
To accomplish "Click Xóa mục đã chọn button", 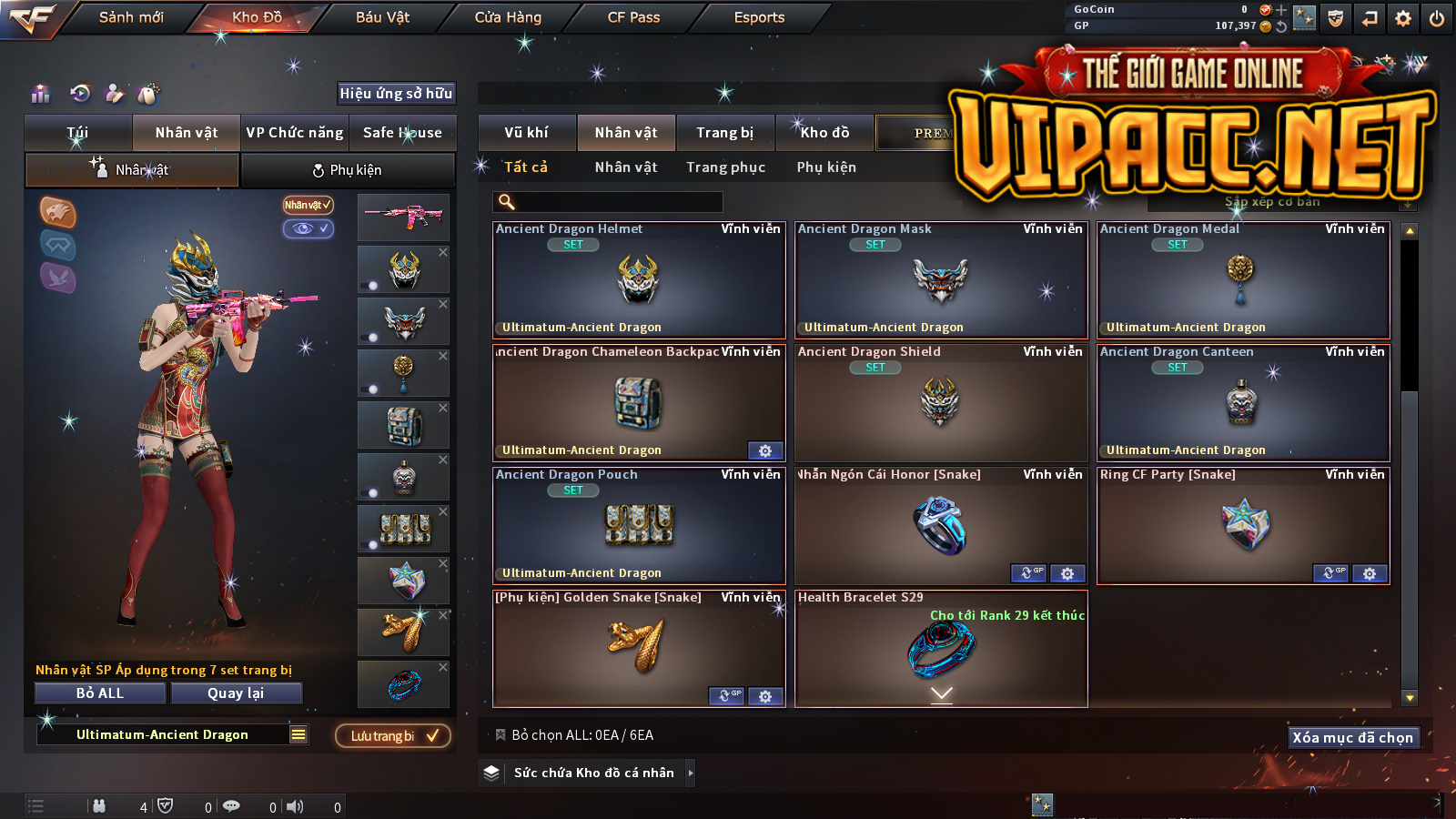I will pos(1352,737).
